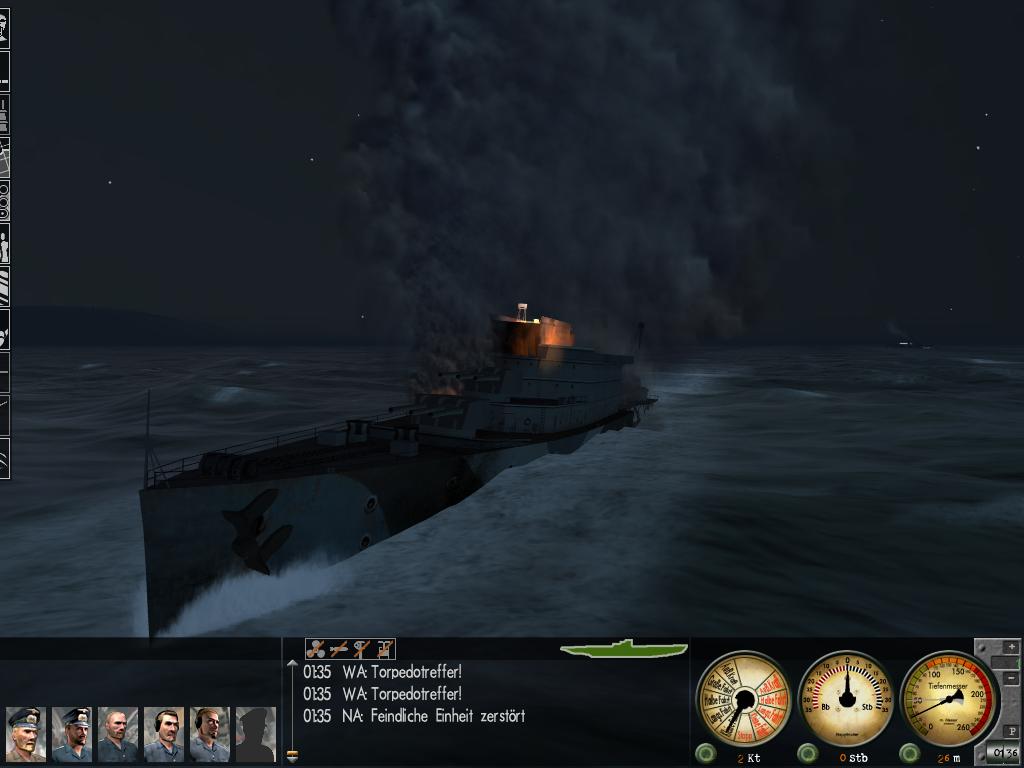The height and width of the screenshot is (768, 1024).
Task: Select the officer in the white cap
Action: point(25,734)
